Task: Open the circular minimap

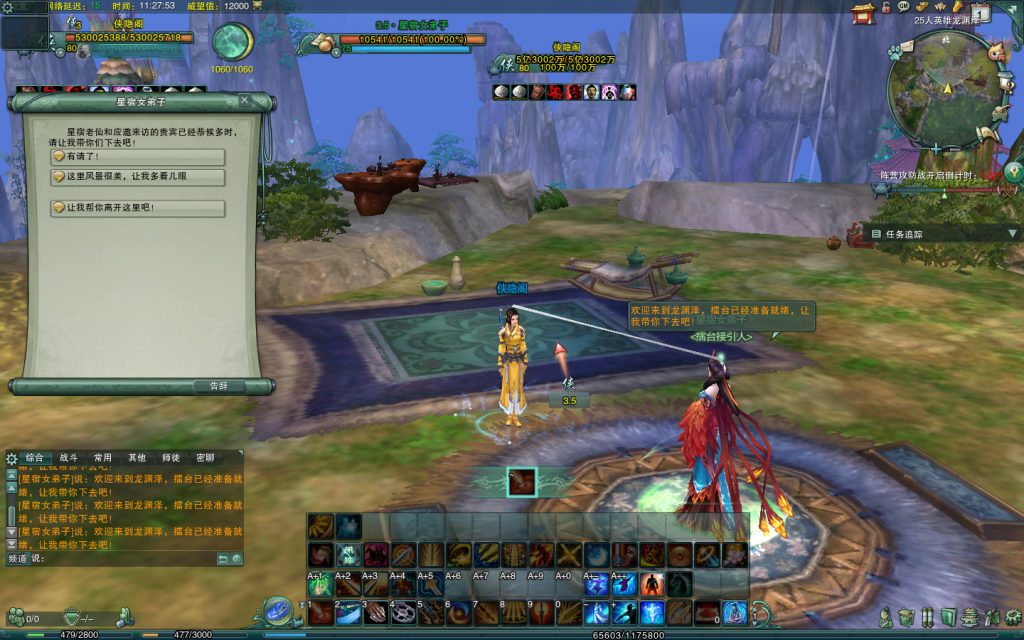Action: pos(943,88)
